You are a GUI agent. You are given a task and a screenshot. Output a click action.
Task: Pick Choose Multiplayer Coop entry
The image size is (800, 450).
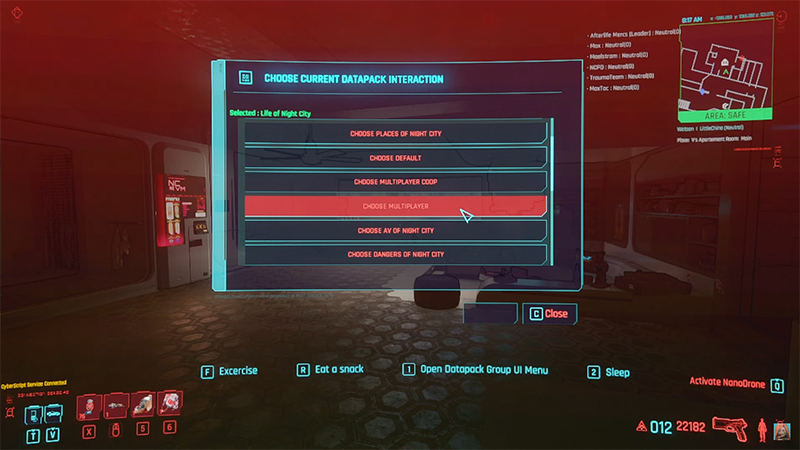[x=396, y=182]
